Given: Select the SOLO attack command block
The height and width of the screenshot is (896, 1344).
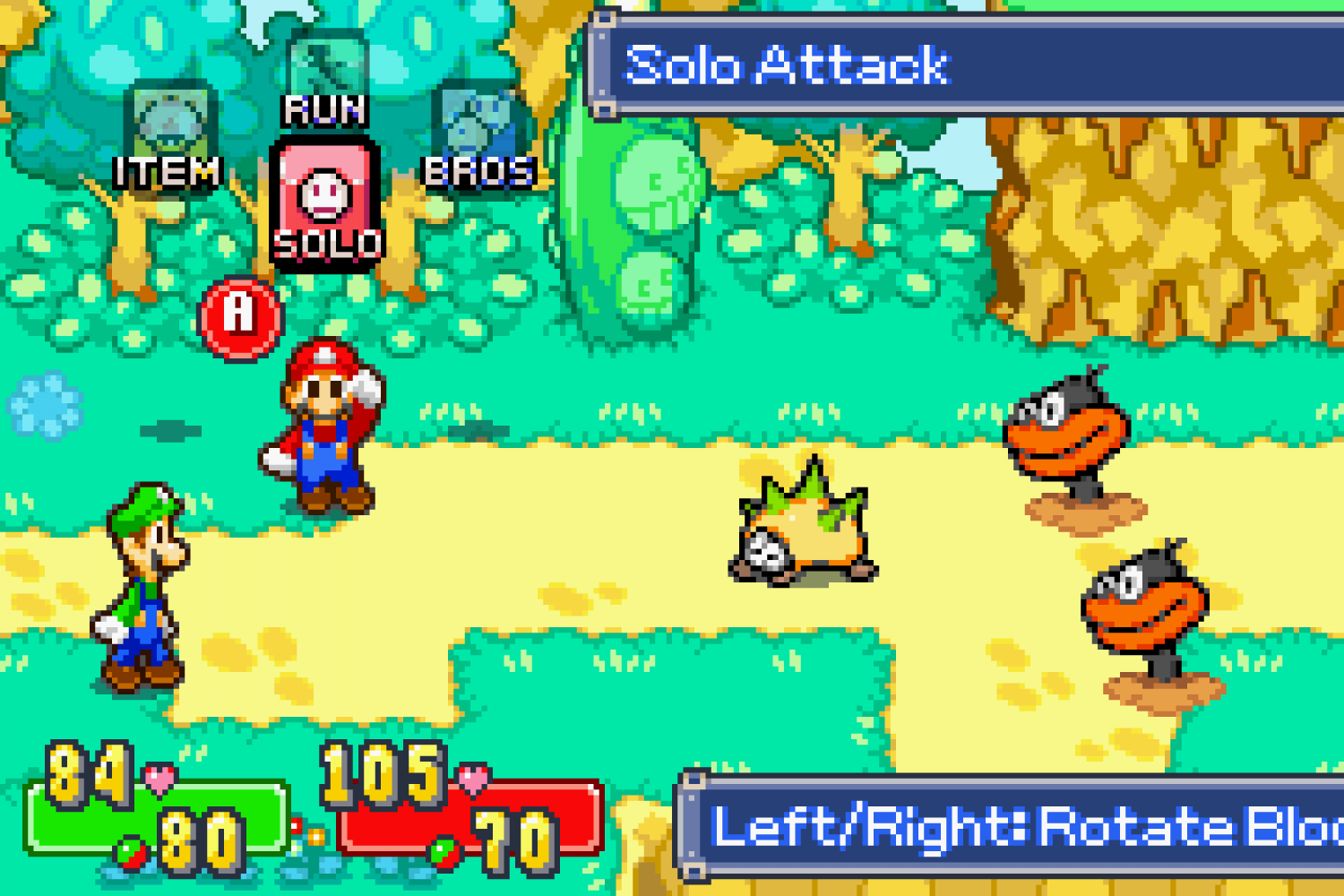Looking at the screenshot, I should 325,202.
